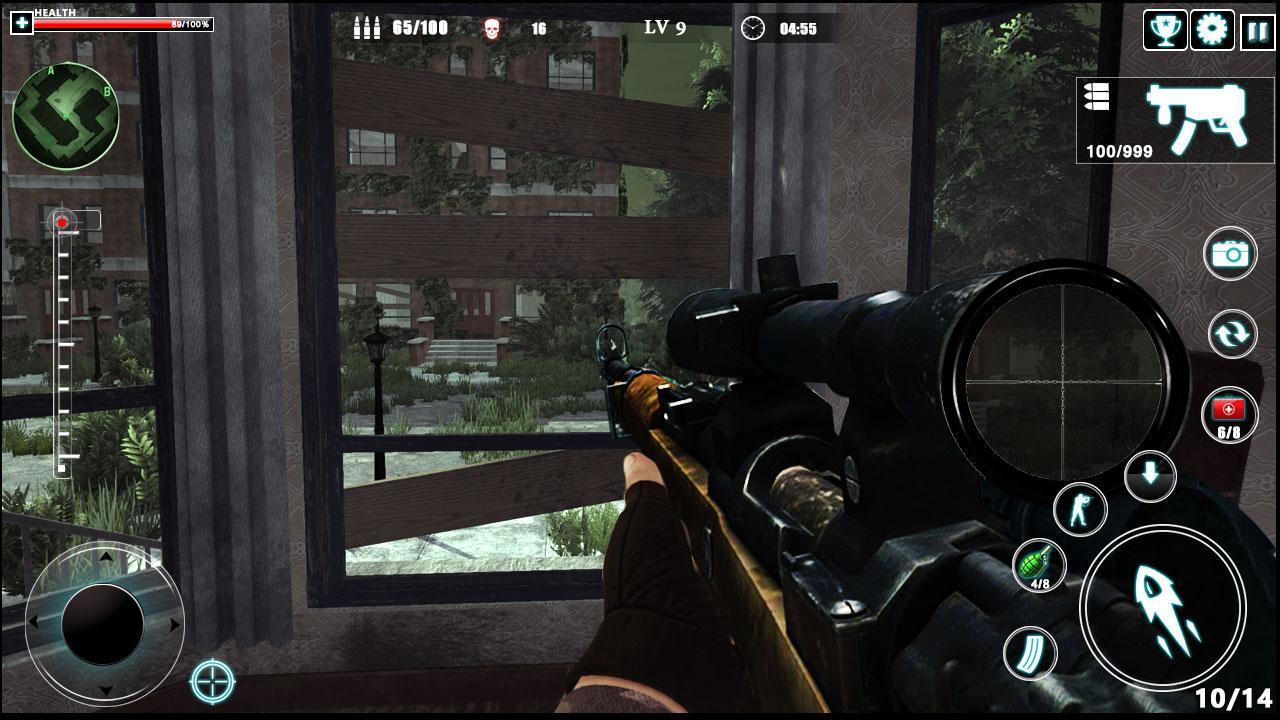Reload using the magazine button
The height and width of the screenshot is (720, 1280).
click(1030, 654)
